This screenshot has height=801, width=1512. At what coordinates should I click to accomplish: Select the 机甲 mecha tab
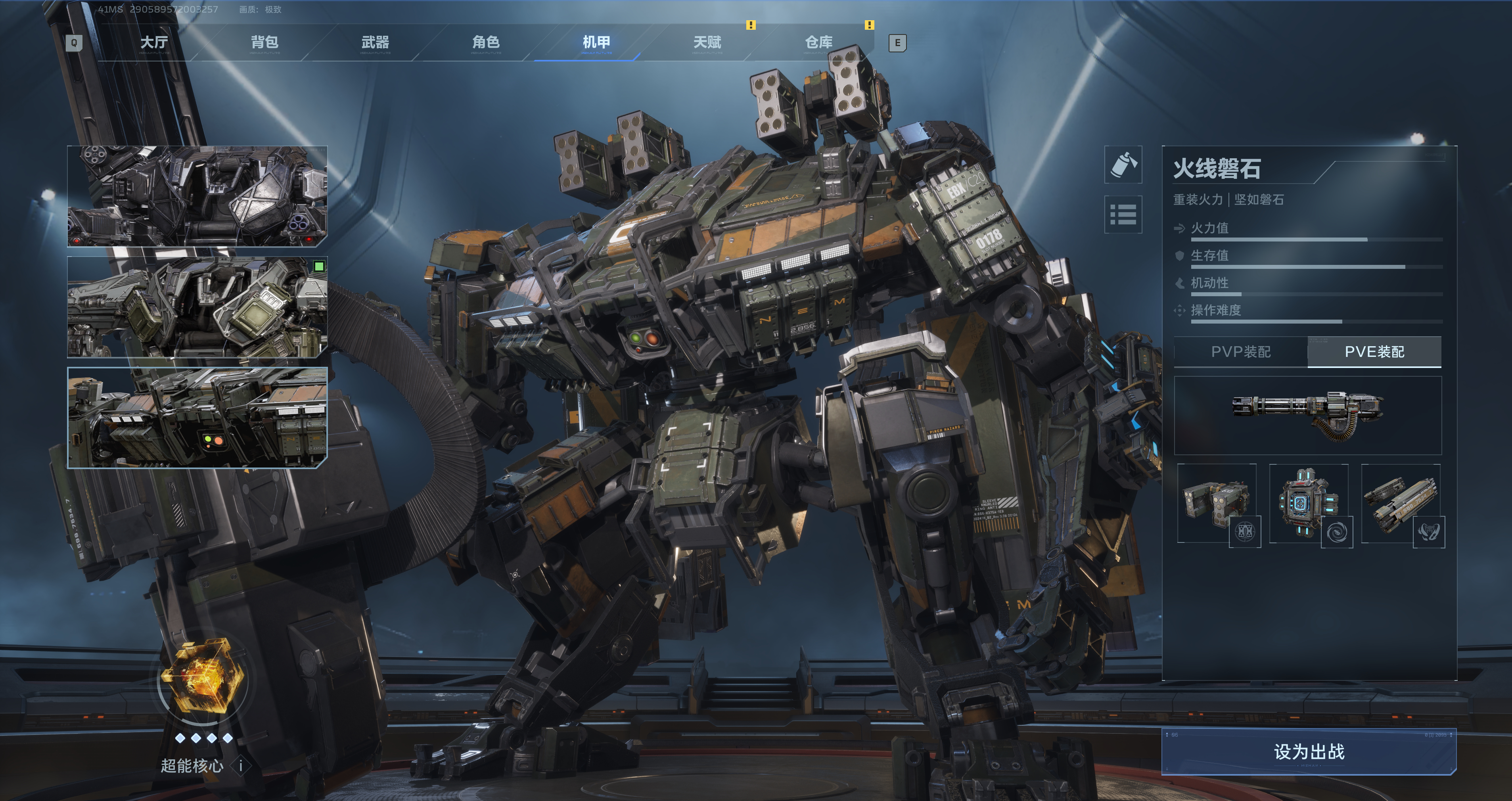[596, 42]
